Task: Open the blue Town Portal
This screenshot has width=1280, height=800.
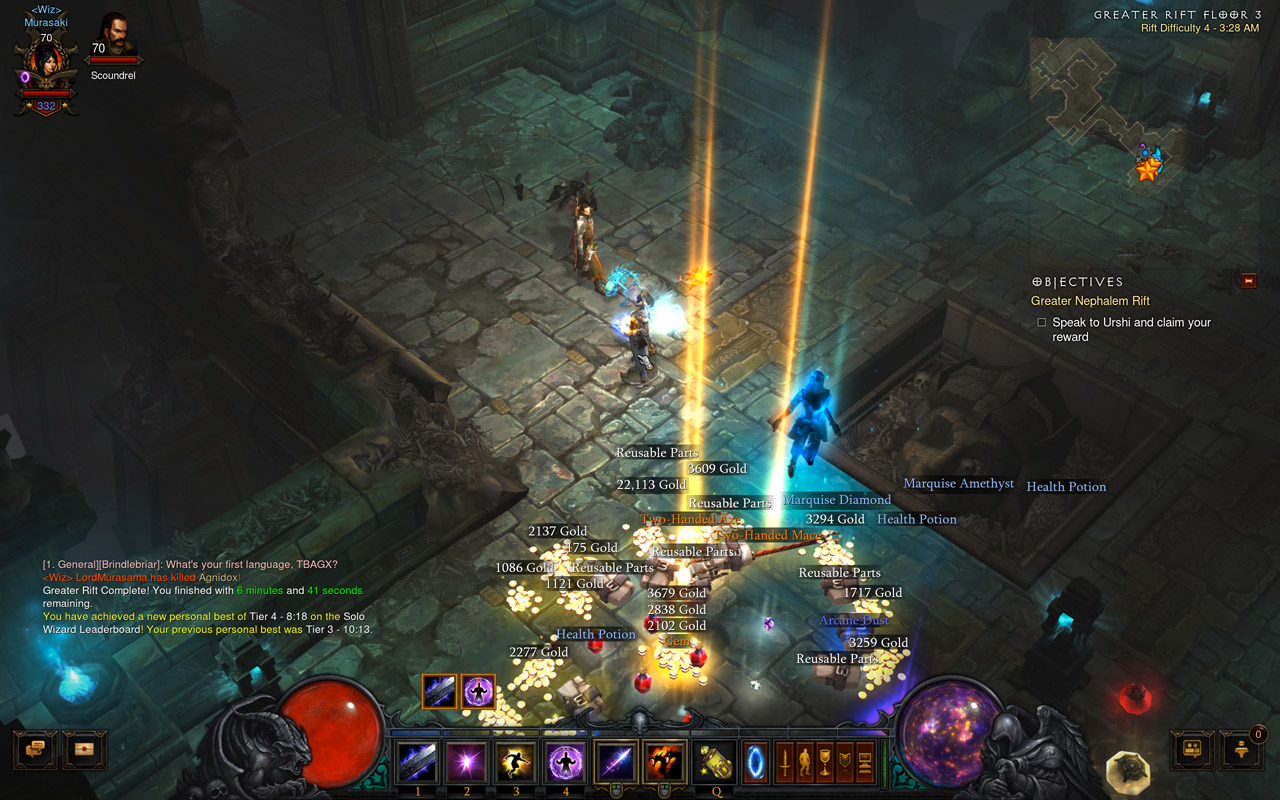Action: click(x=756, y=764)
